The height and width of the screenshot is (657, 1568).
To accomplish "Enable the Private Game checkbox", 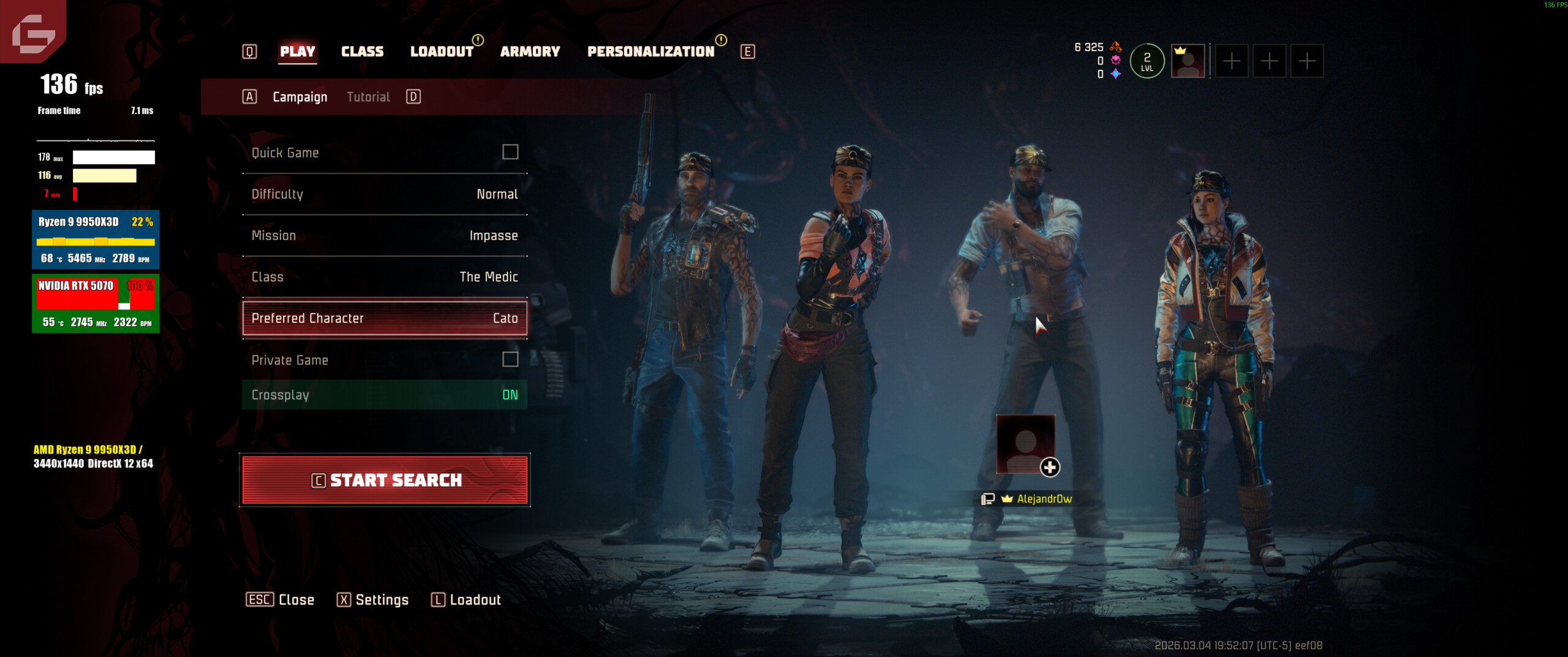I will pyautogui.click(x=510, y=359).
